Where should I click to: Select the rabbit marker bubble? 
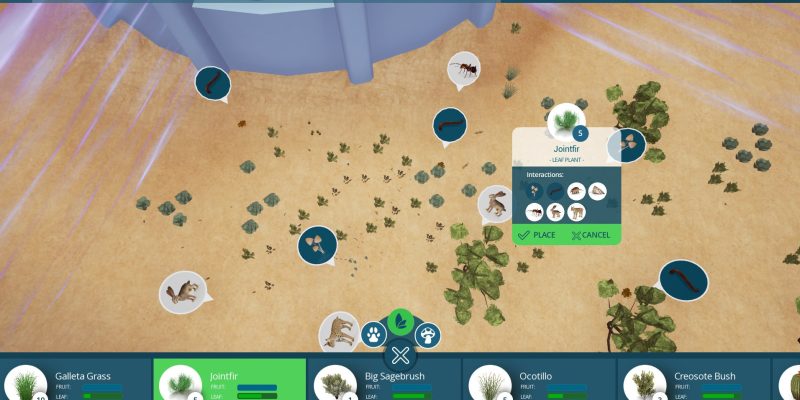click(496, 203)
